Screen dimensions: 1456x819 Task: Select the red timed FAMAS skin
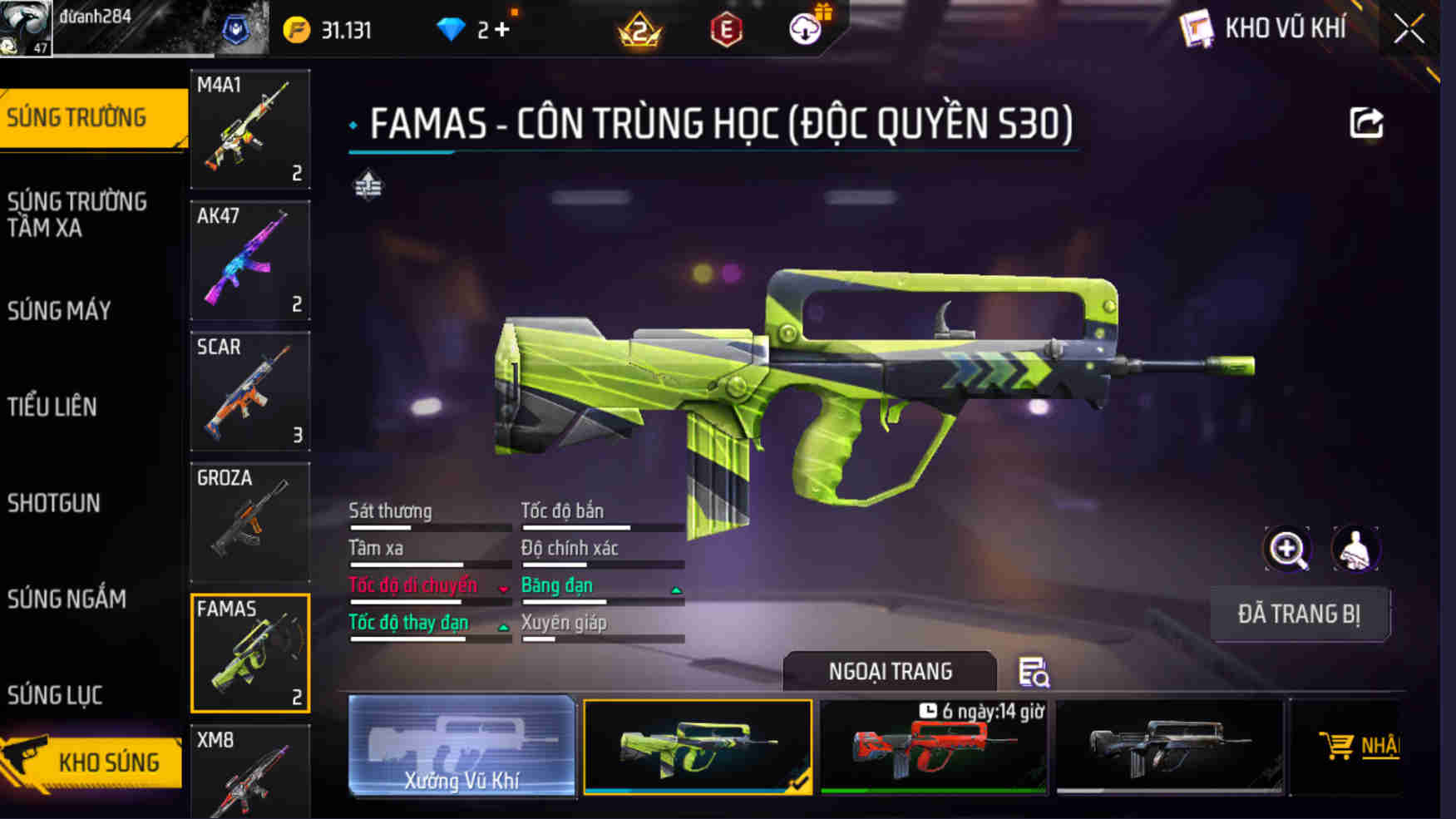[933, 748]
